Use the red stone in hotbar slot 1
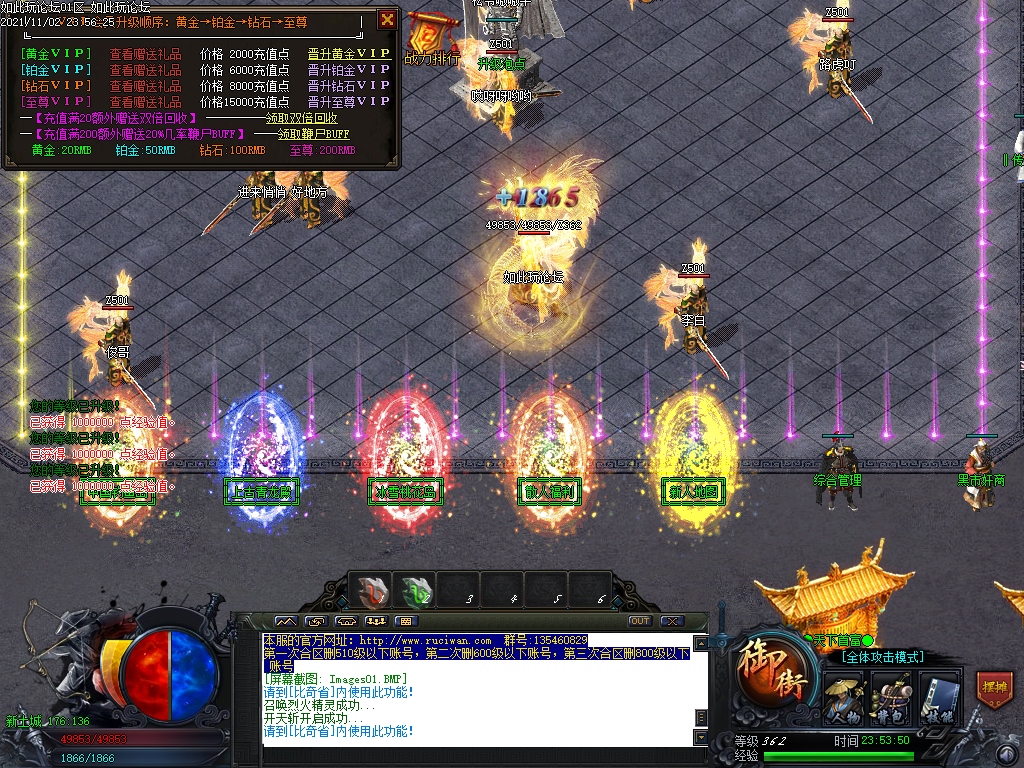 (x=373, y=591)
